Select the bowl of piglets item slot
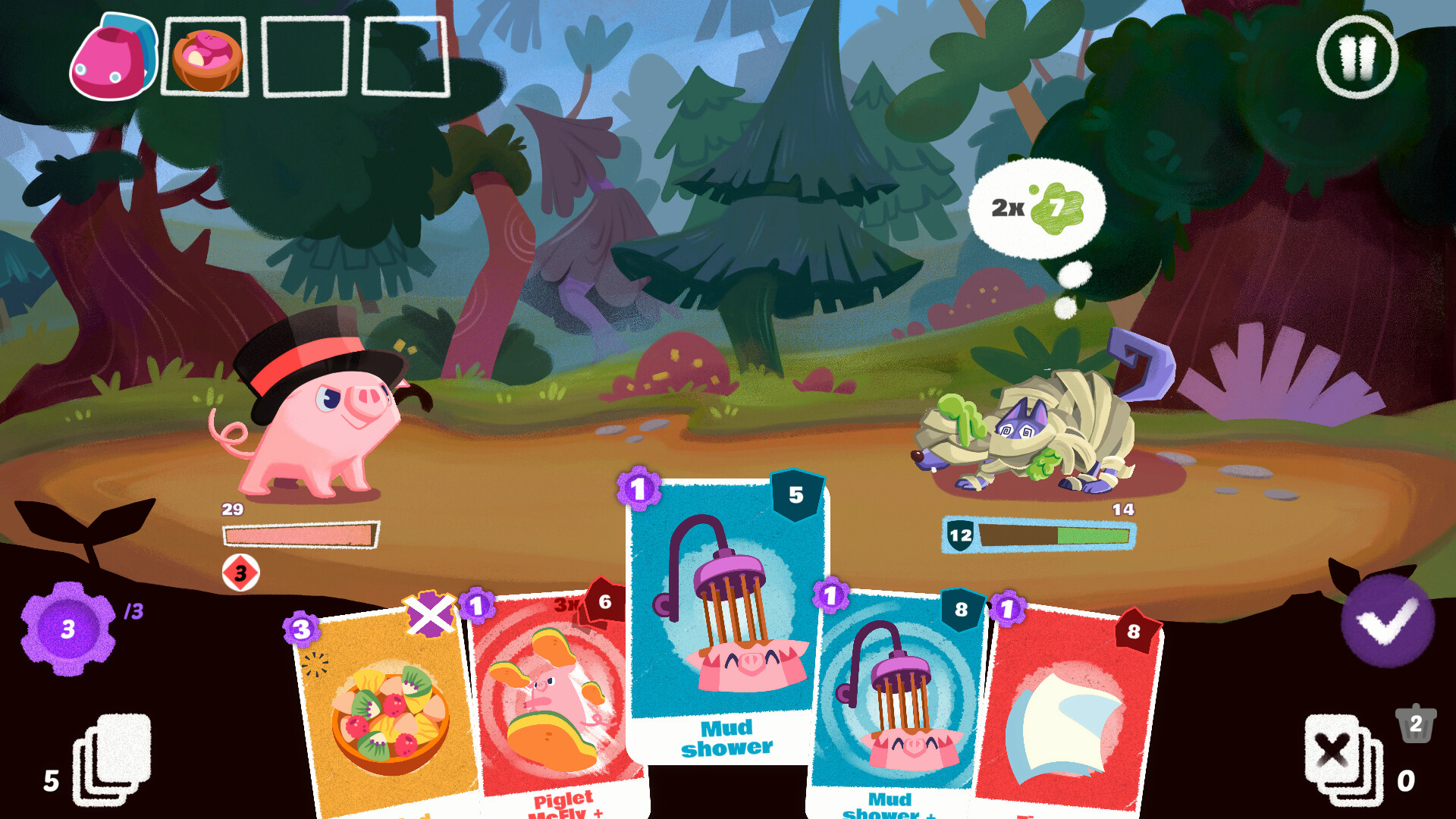Viewport: 1456px width, 819px height. tap(203, 57)
